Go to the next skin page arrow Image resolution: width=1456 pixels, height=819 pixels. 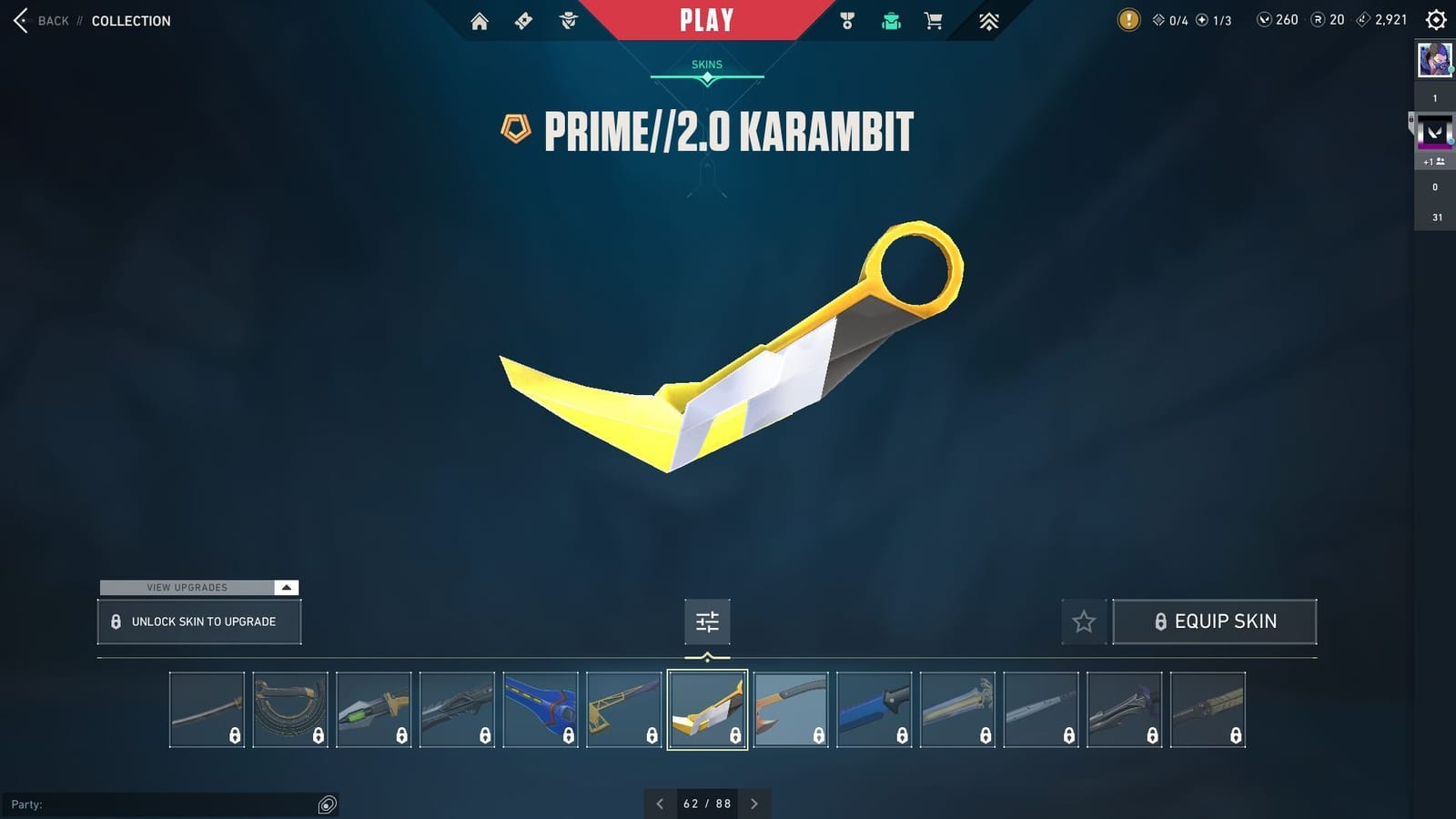[x=754, y=804]
